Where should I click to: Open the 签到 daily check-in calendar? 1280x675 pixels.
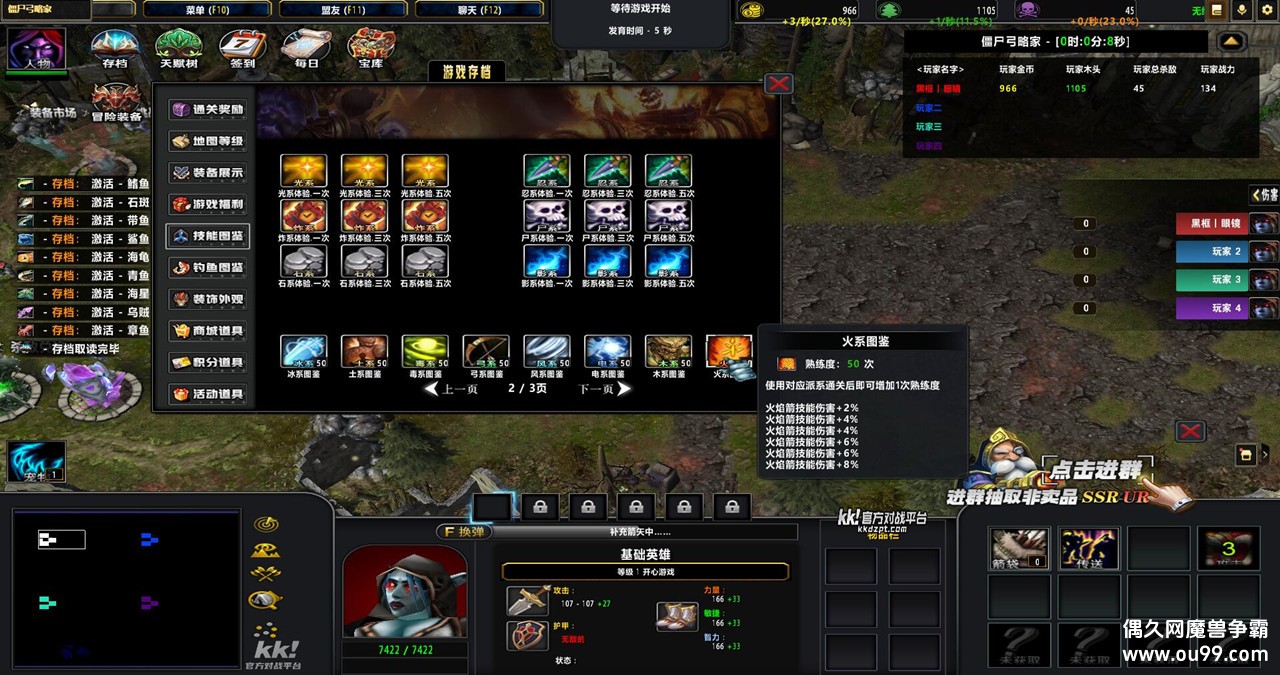tap(241, 46)
